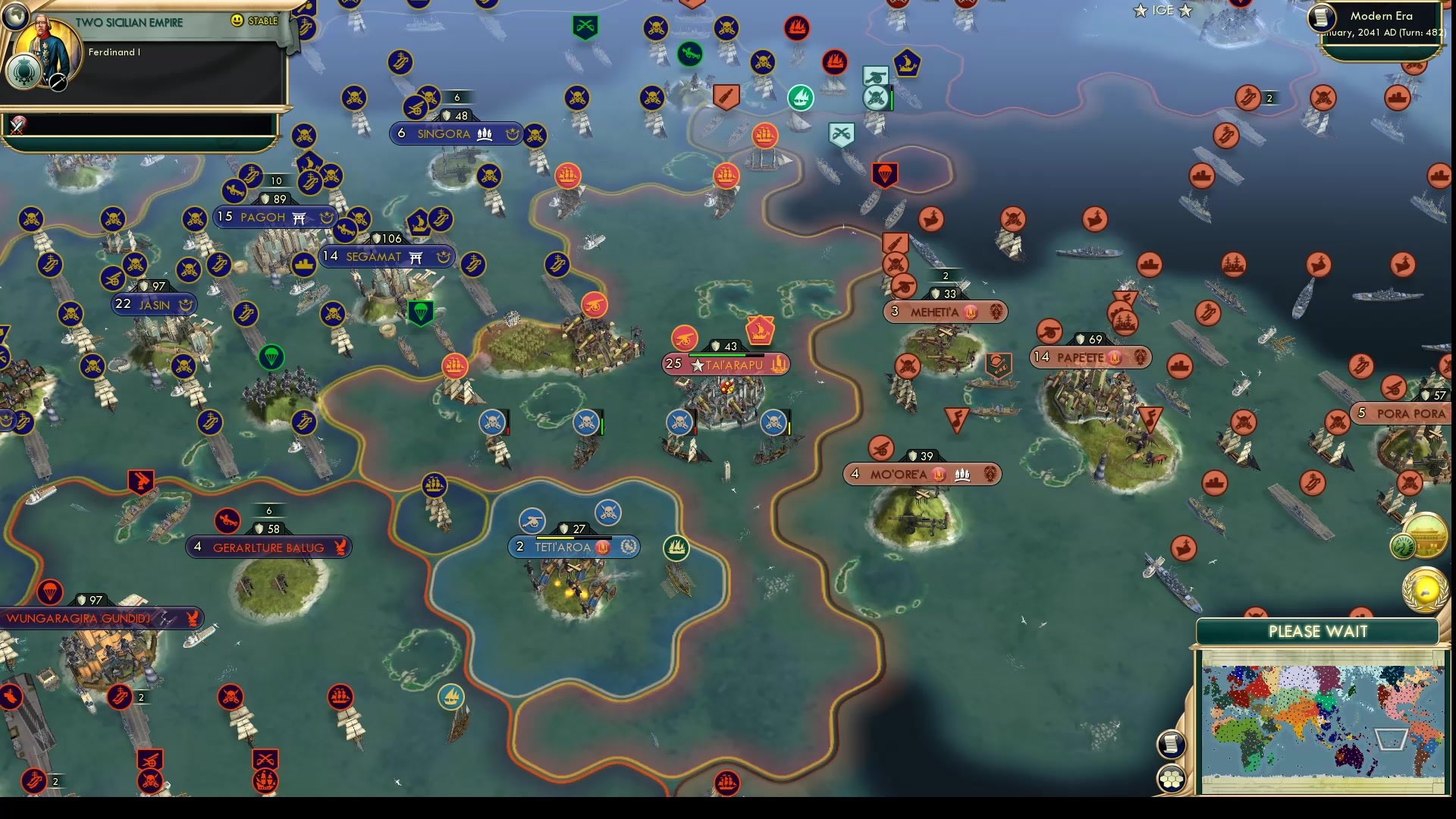
Task: Toggle the STABLE status indicator
Action: [262, 21]
